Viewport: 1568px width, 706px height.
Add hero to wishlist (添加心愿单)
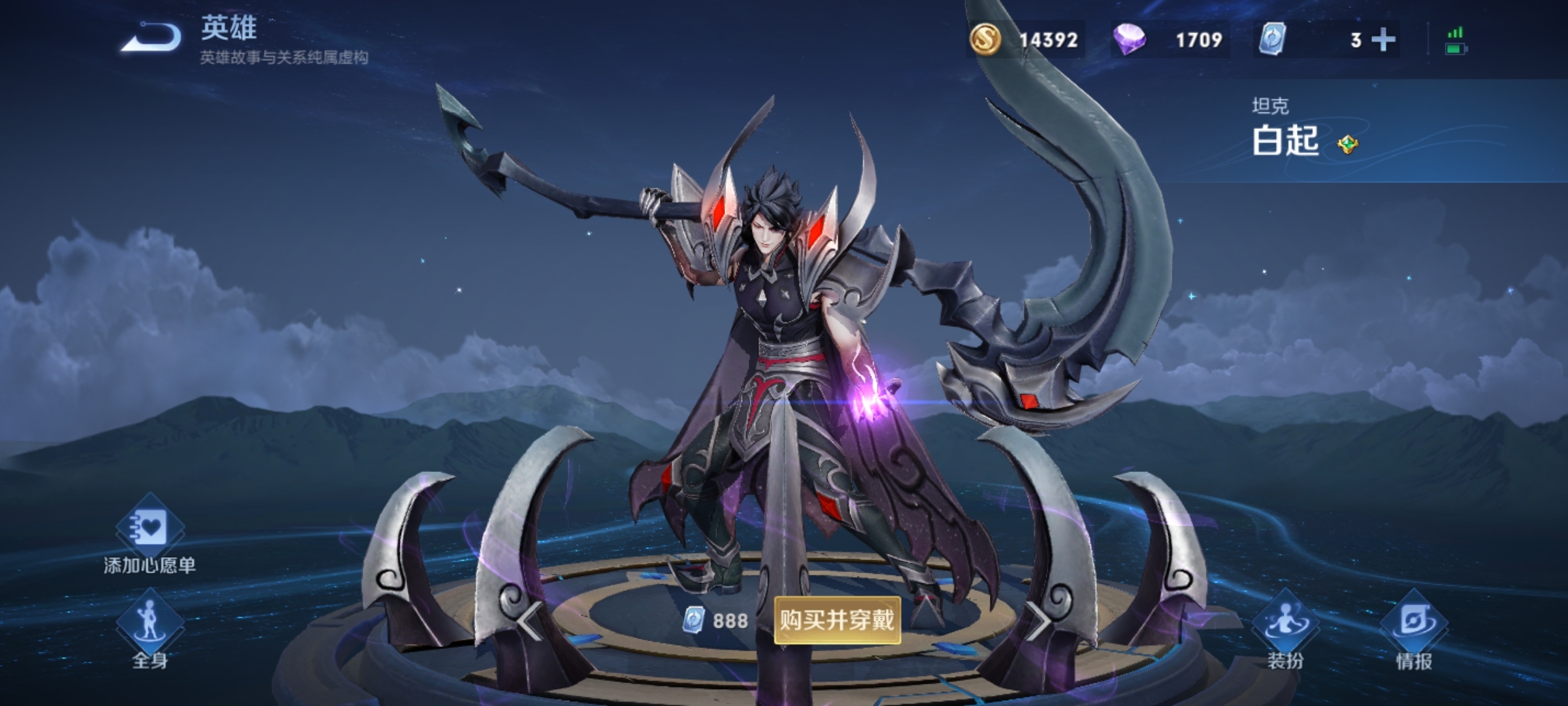[x=150, y=529]
